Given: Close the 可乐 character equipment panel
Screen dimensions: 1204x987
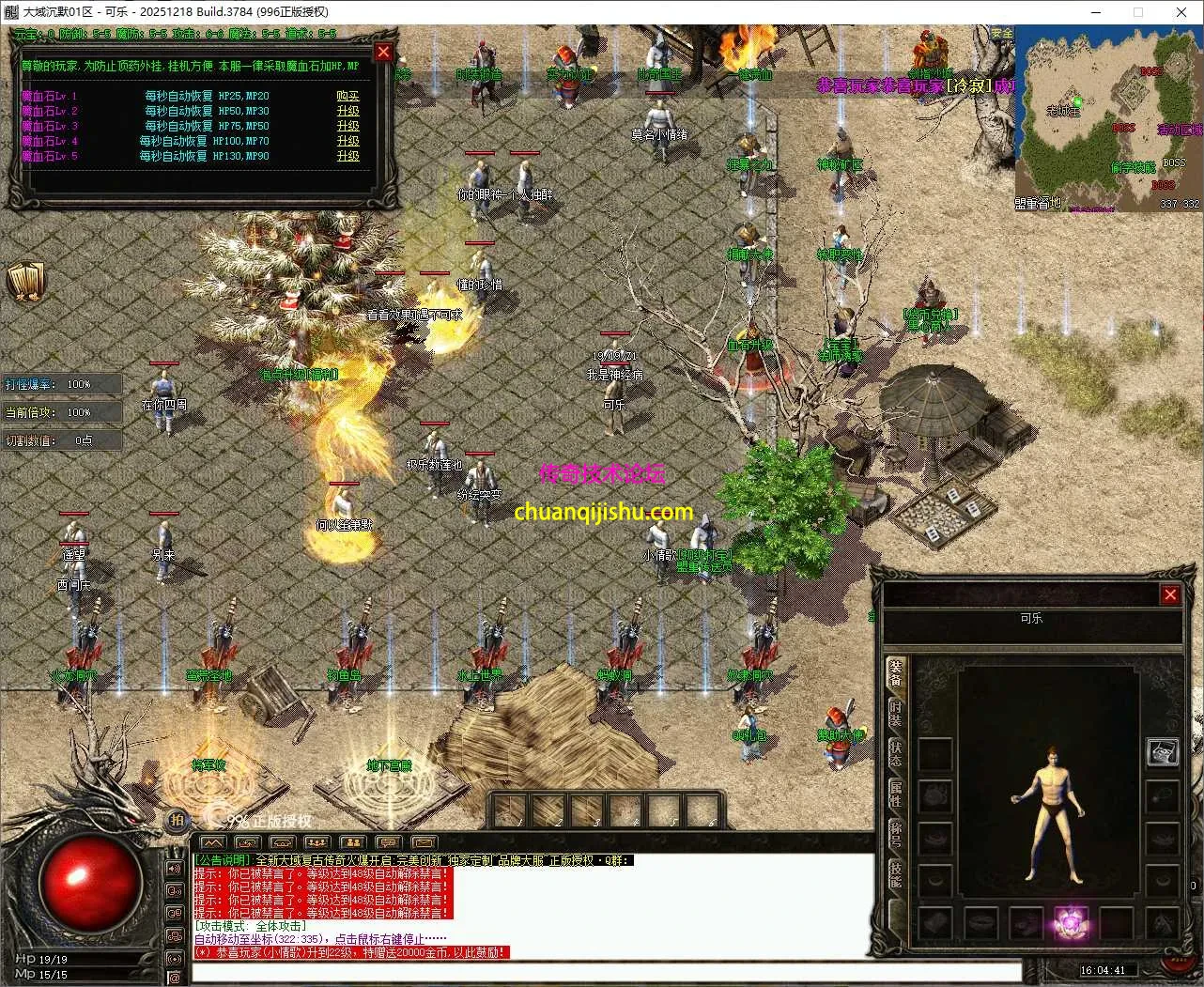Looking at the screenshot, I should click(x=1170, y=594).
